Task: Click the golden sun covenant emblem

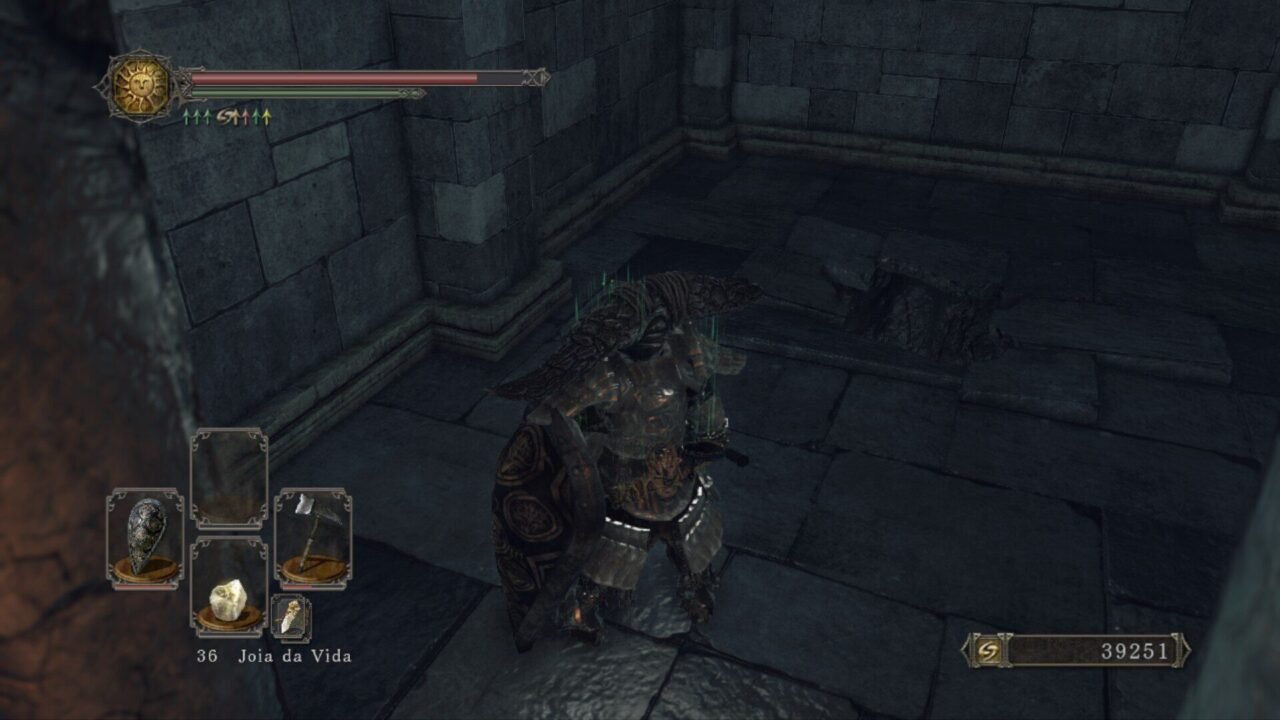Action: pyautogui.click(x=140, y=87)
